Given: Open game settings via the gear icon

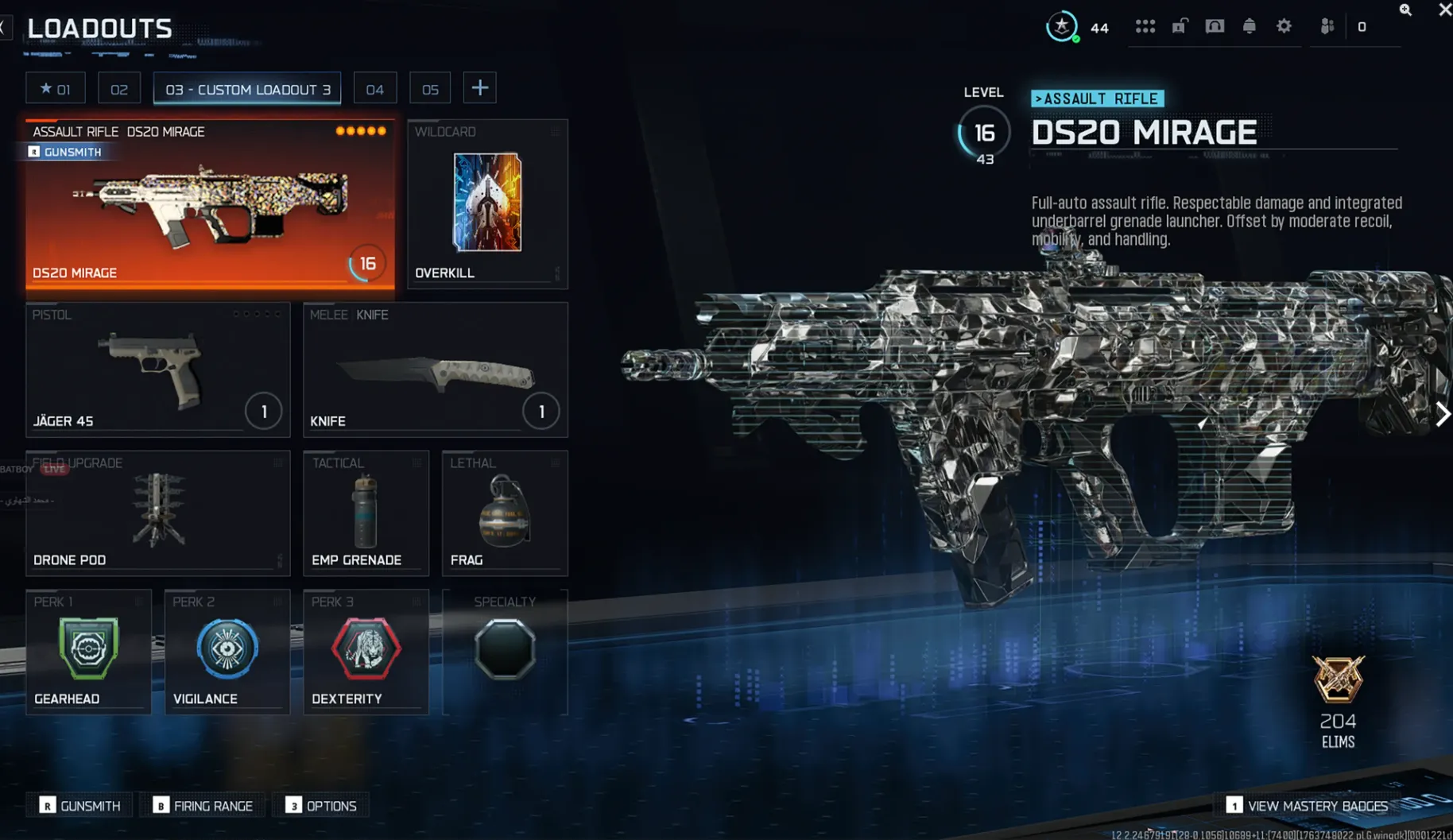Looking at the screenshot, I should click(1284, 26).
